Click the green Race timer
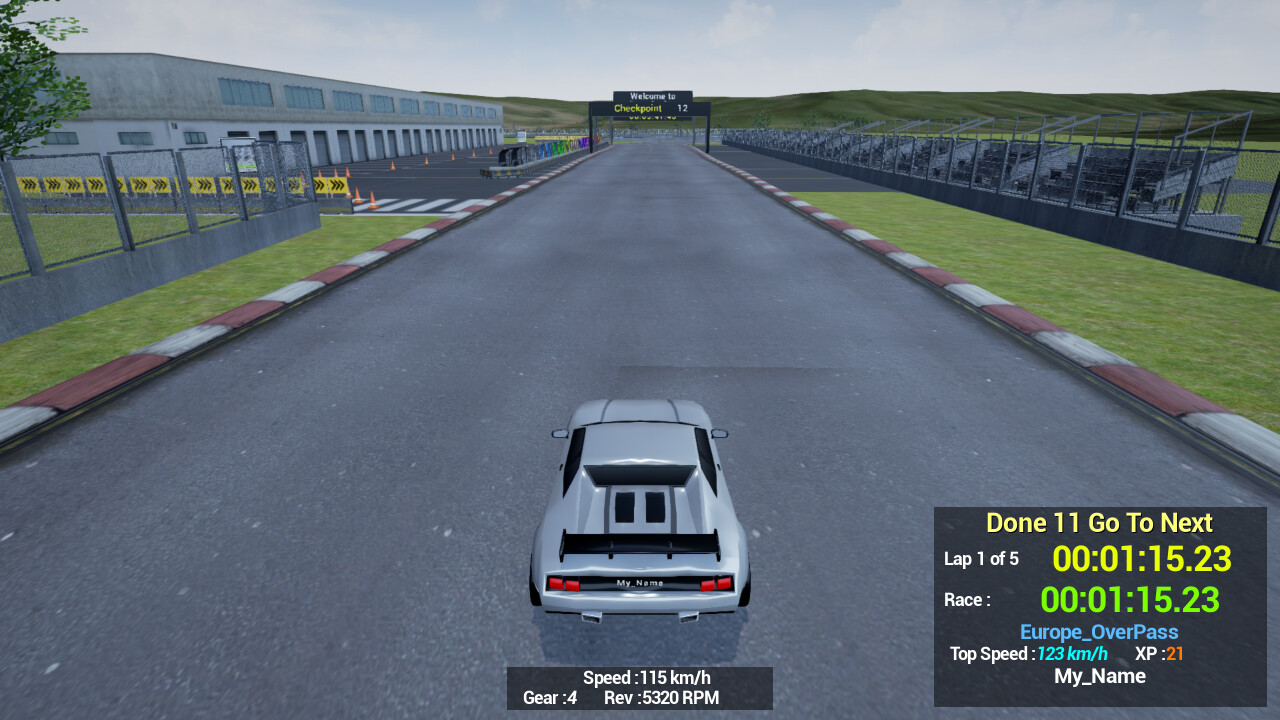Image resolution: width=1280 pixels, height=720 pixels. [x=1131, y=600]
